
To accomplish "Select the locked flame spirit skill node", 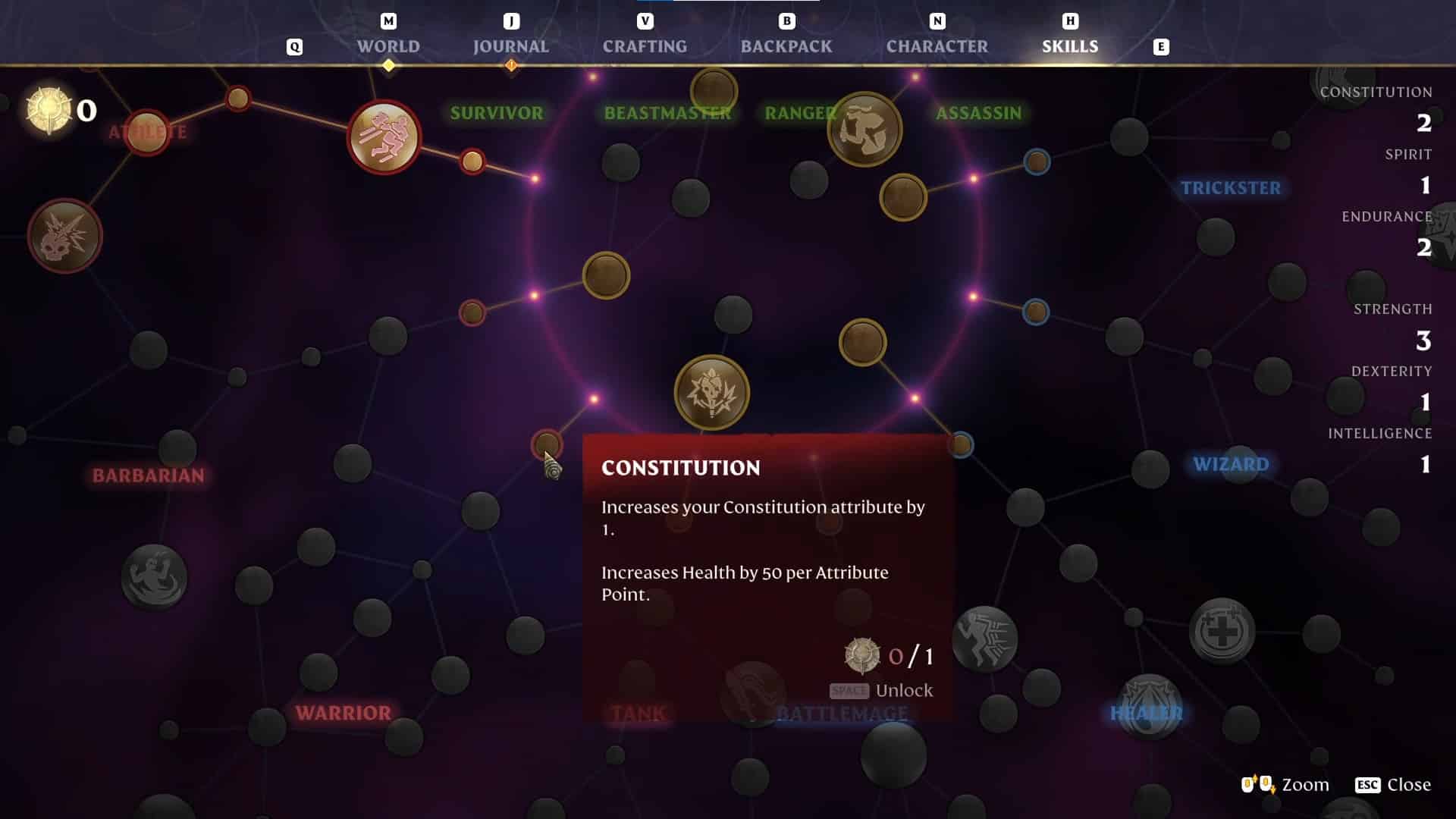I will pos(154,577).
